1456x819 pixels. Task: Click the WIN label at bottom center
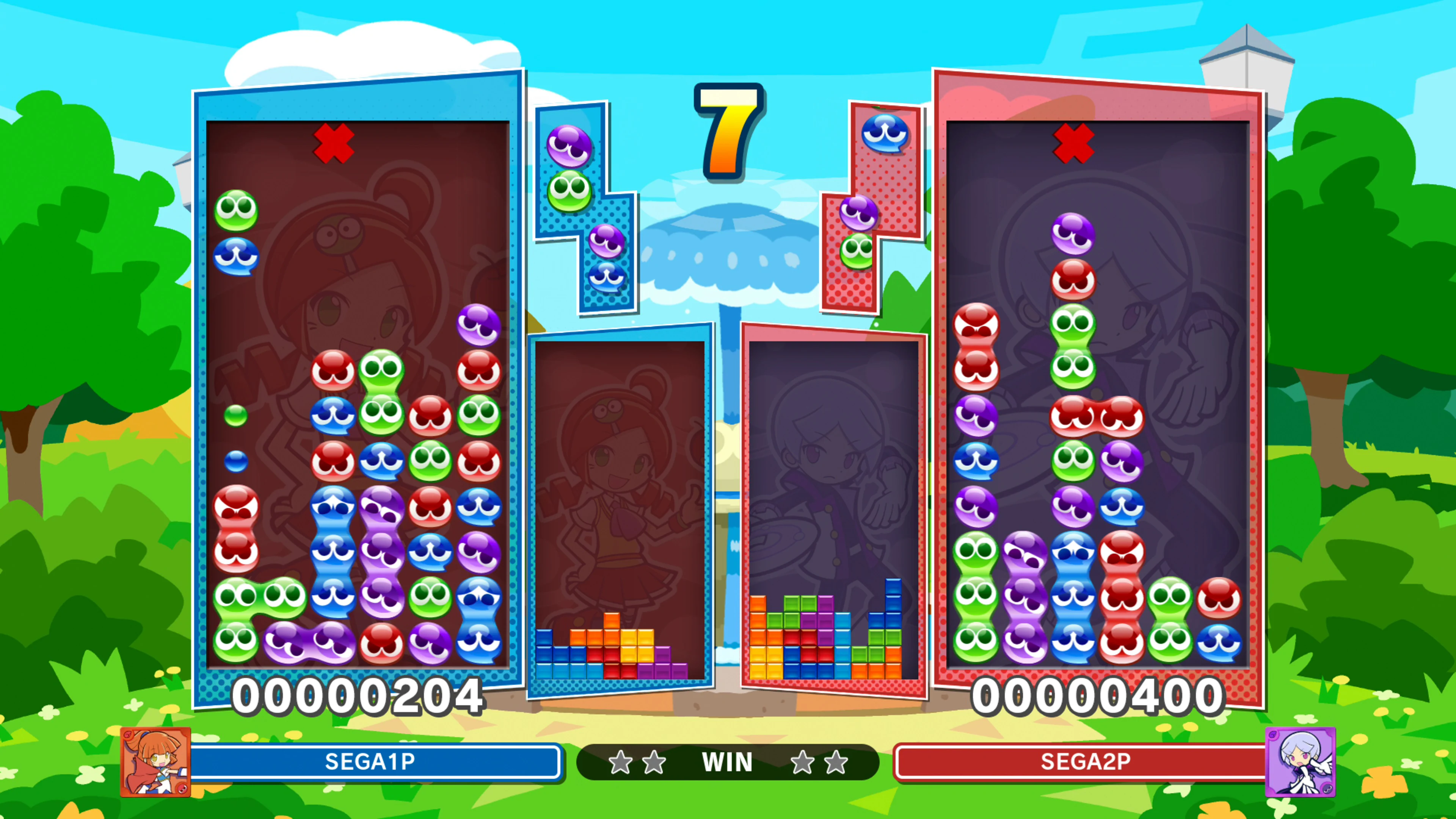pyautogui.click(x=727, y=761)
